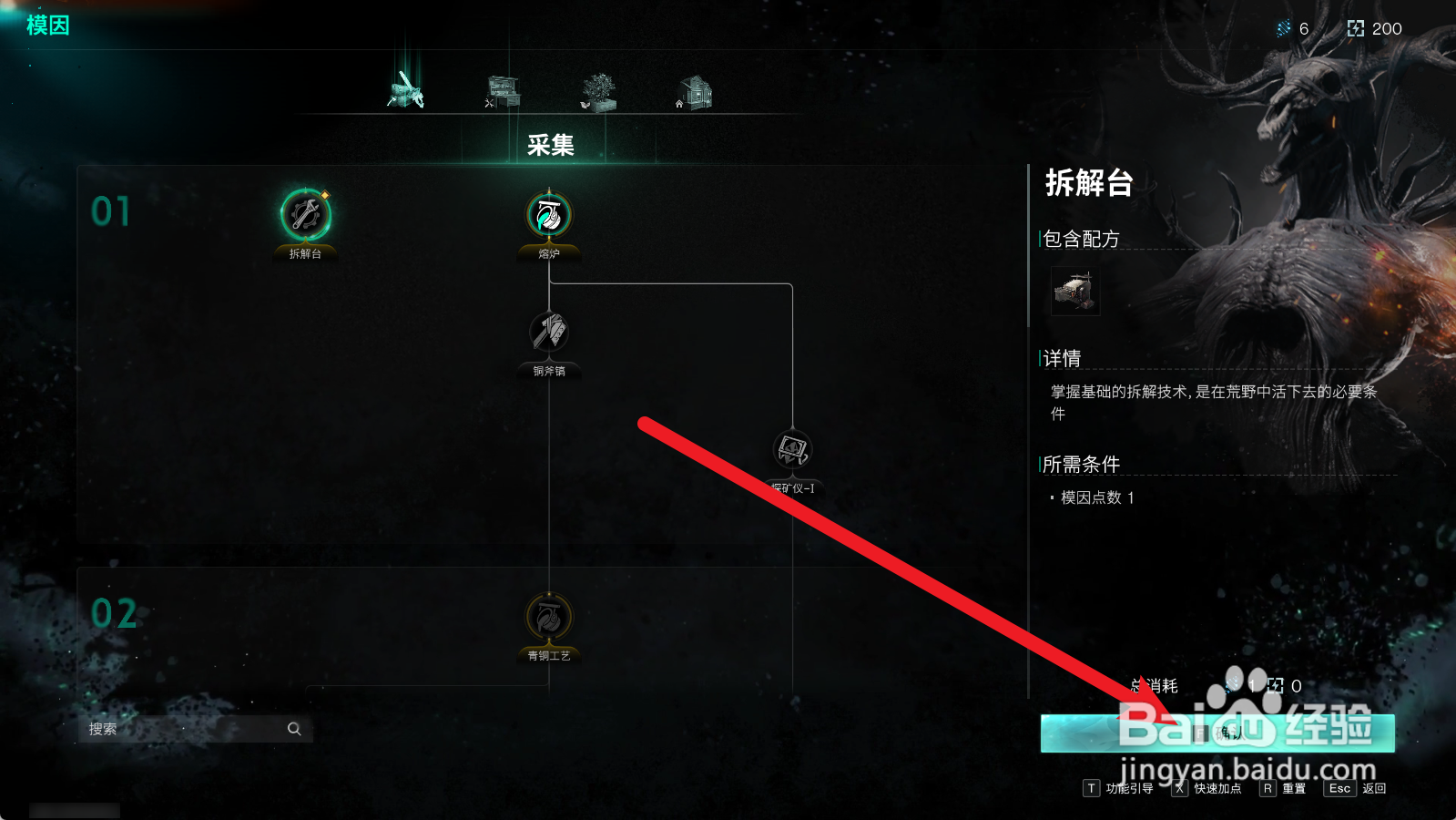
Task: Expand the 包含配方 recipe section header
Action: pos(1080,238)
